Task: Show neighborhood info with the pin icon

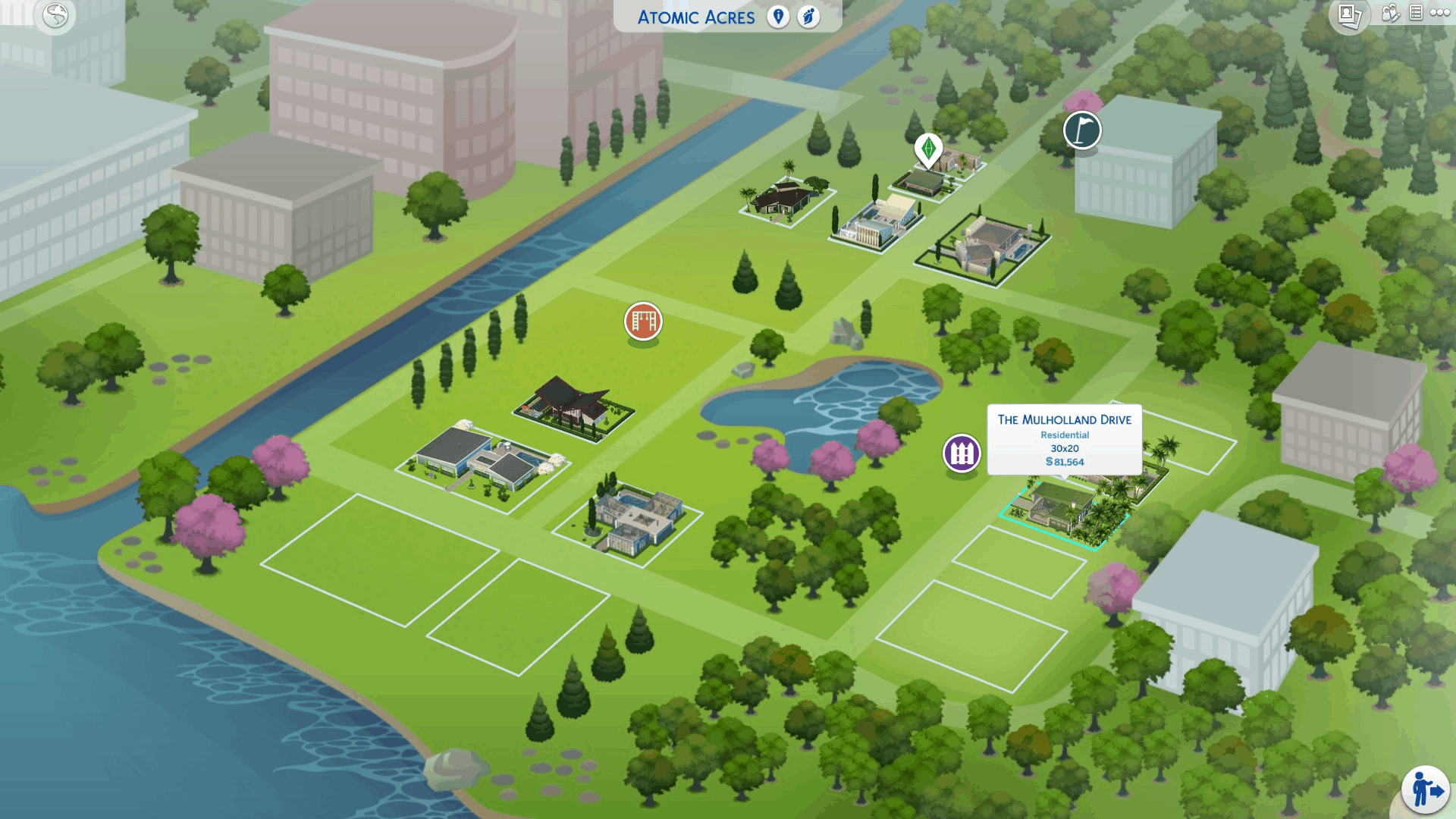Action: click(778, 17)
